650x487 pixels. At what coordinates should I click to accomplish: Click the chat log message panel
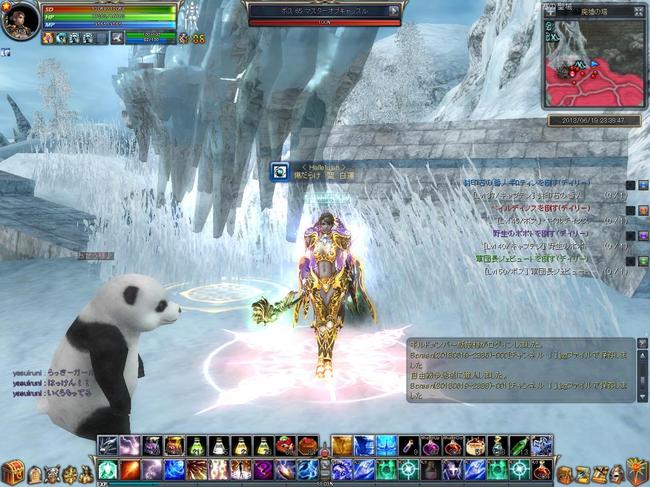507,370
